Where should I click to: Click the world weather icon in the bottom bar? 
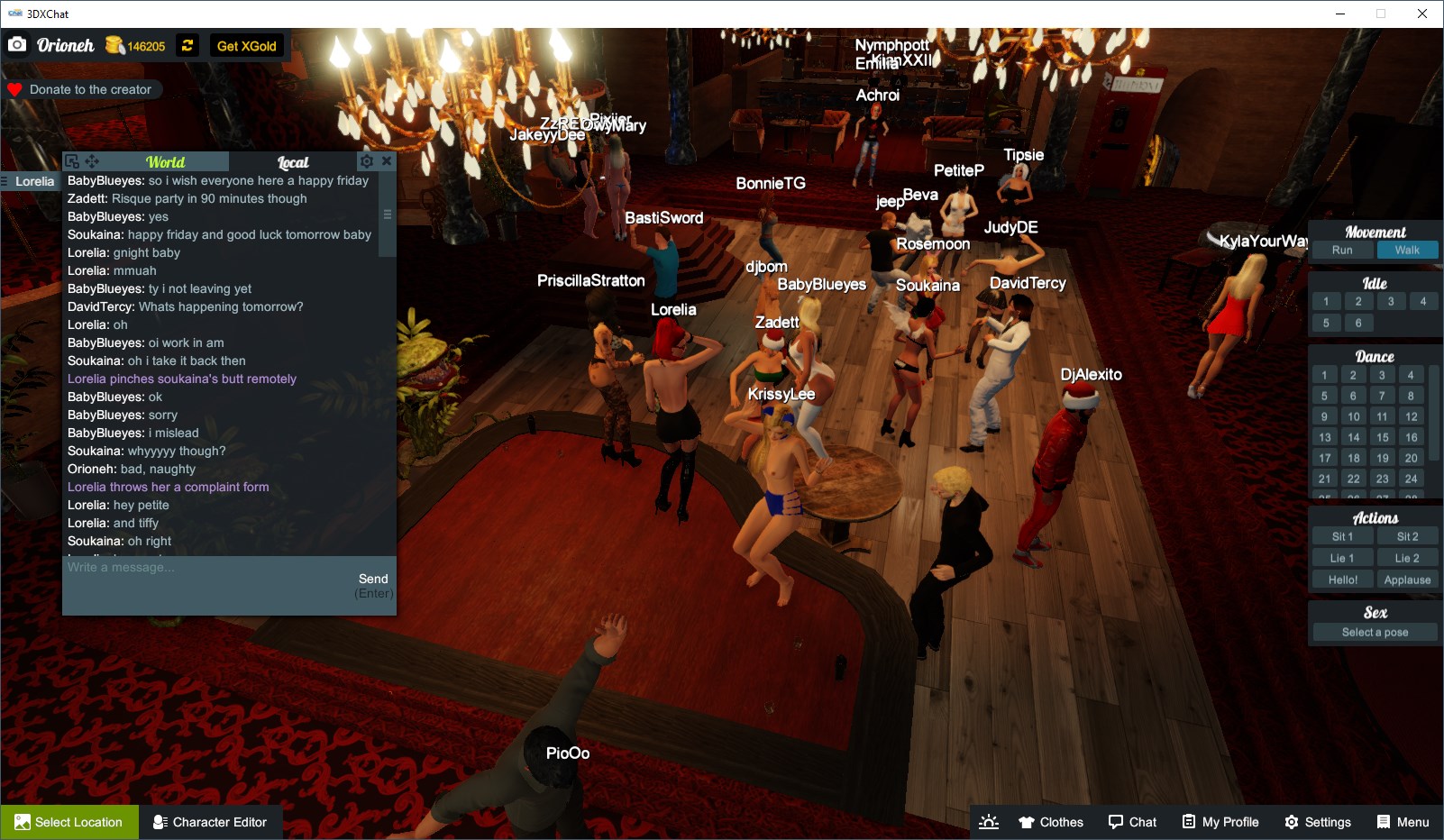[989, 821]
